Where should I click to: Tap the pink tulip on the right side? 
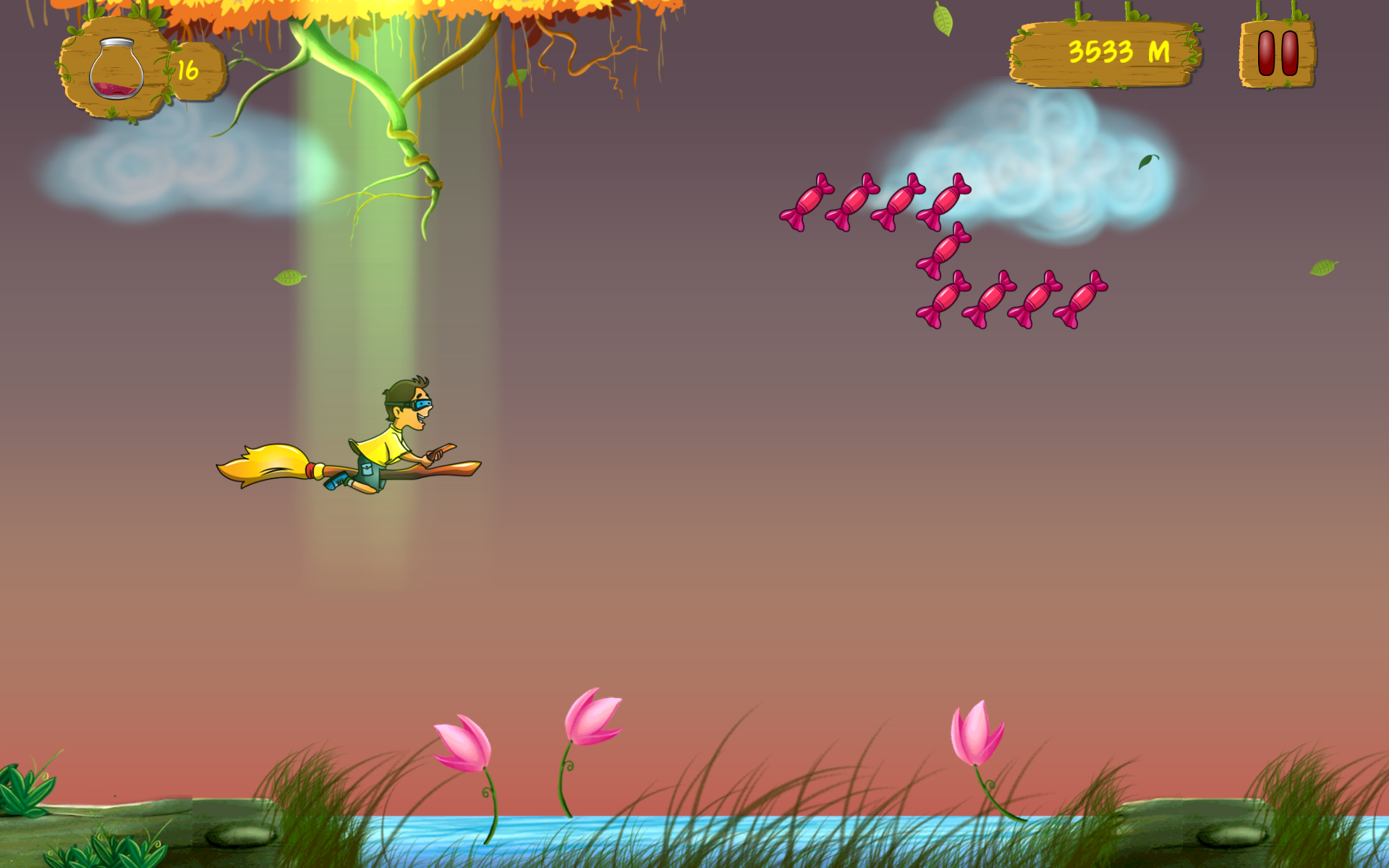click(x=978, y=731)
